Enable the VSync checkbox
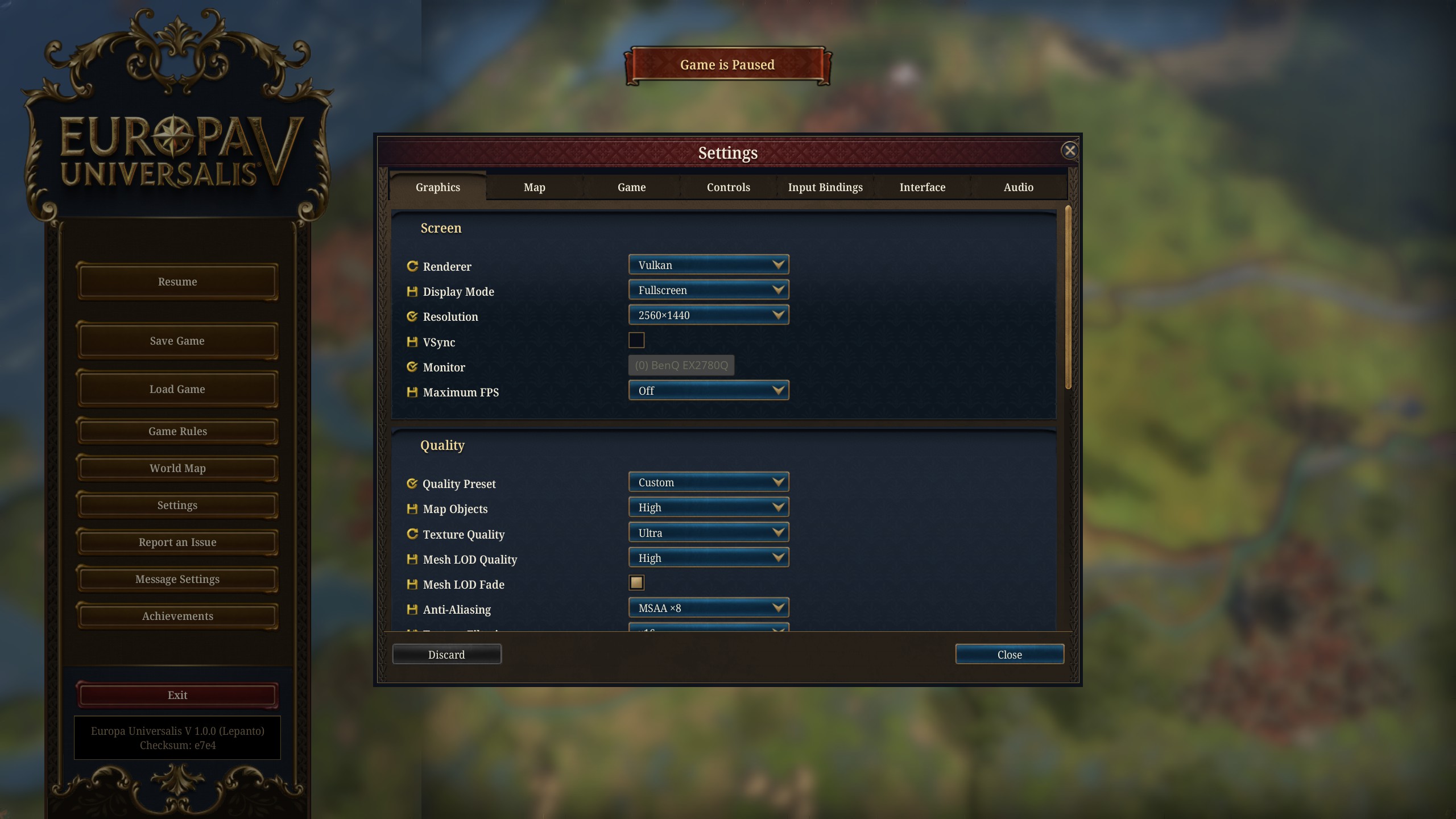Image resolution: width=1456 pixels, height=819 pixels. (x=636, y=340)
